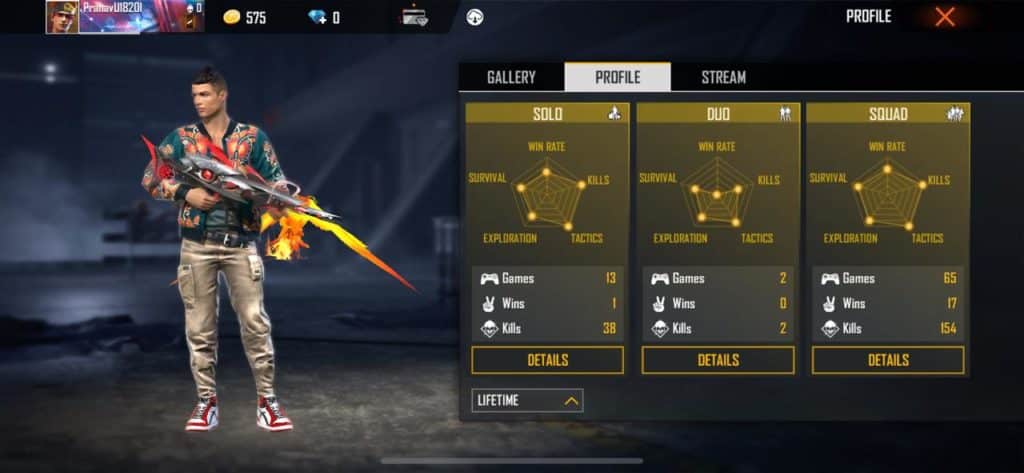View Solo mode details
This screenshot has width=1024, height=473.
(x=547, y=360)
